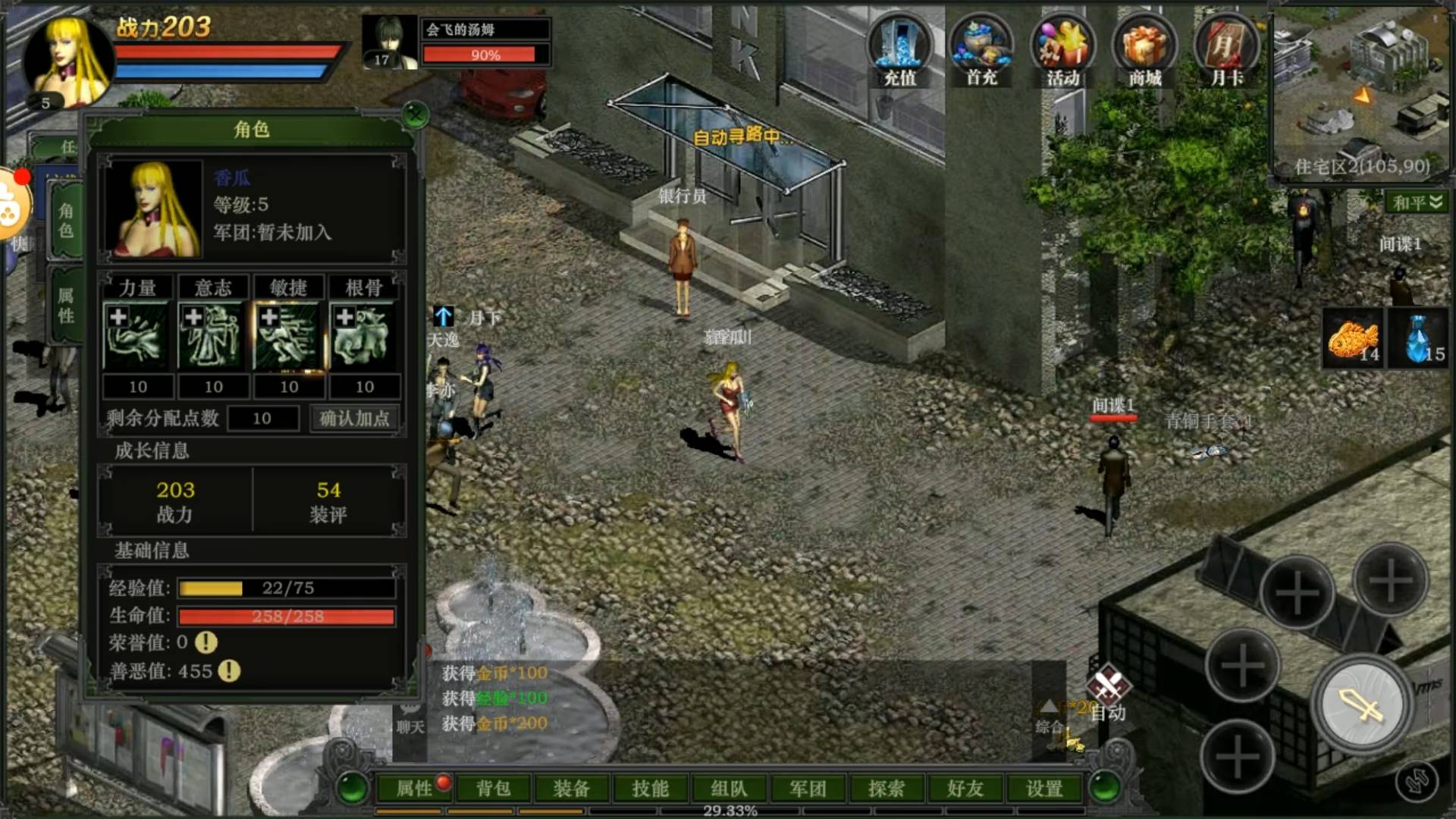Open 技能 skills from bottom bar
1456x819 pixels.
(651, 789)
